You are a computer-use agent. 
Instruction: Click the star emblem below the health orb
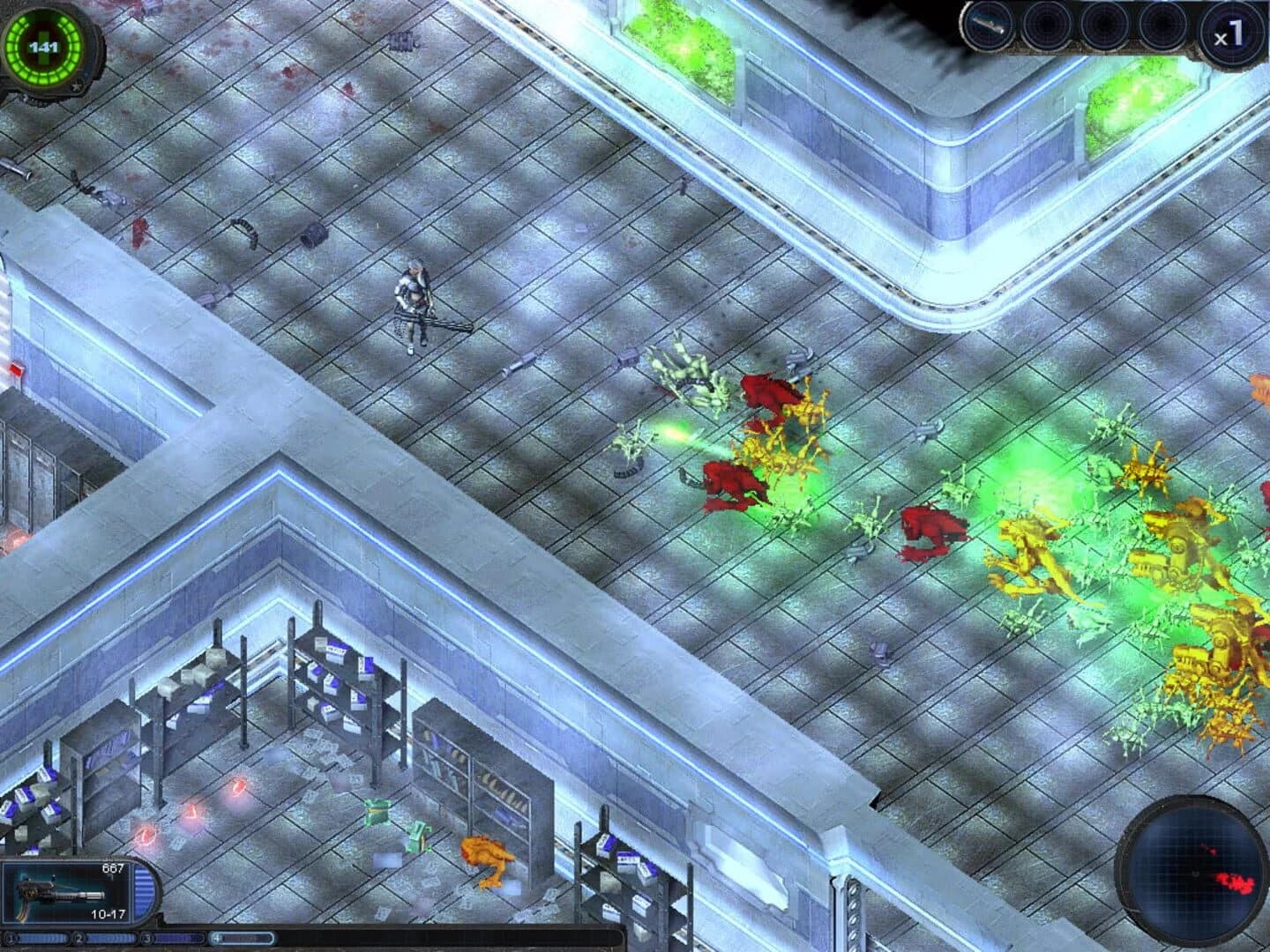78,87
